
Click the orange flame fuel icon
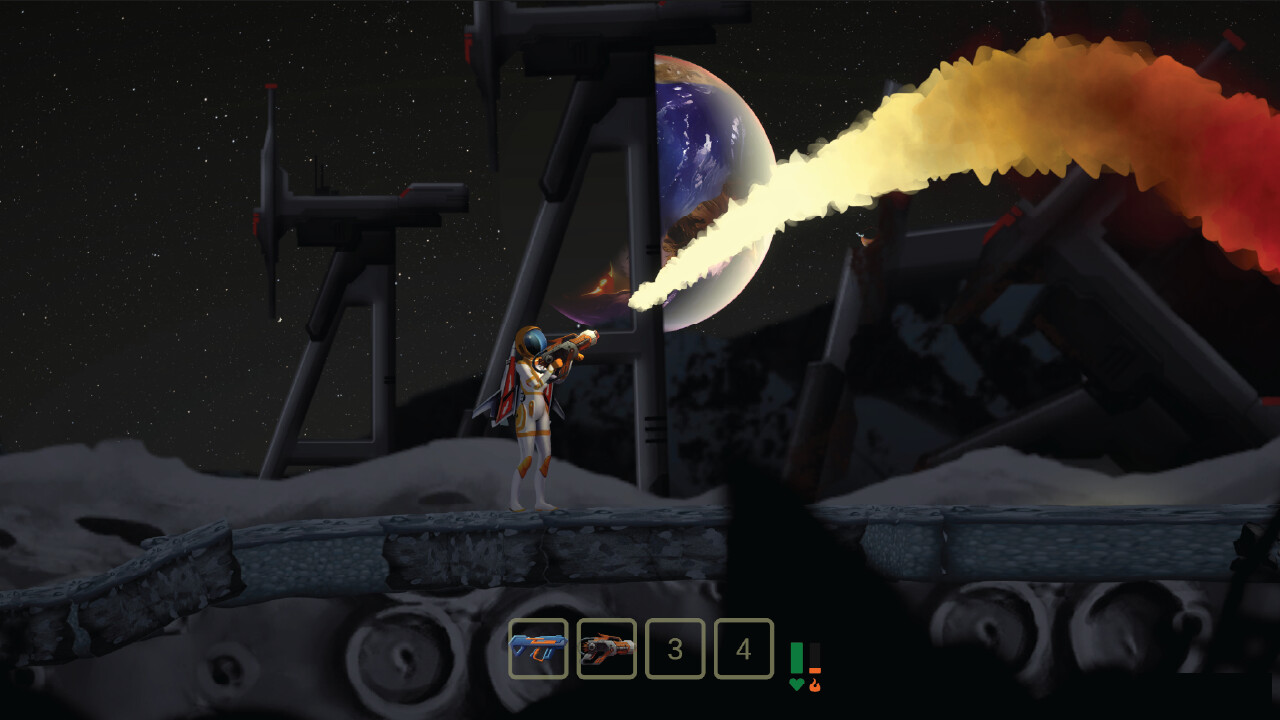(816, 686)
